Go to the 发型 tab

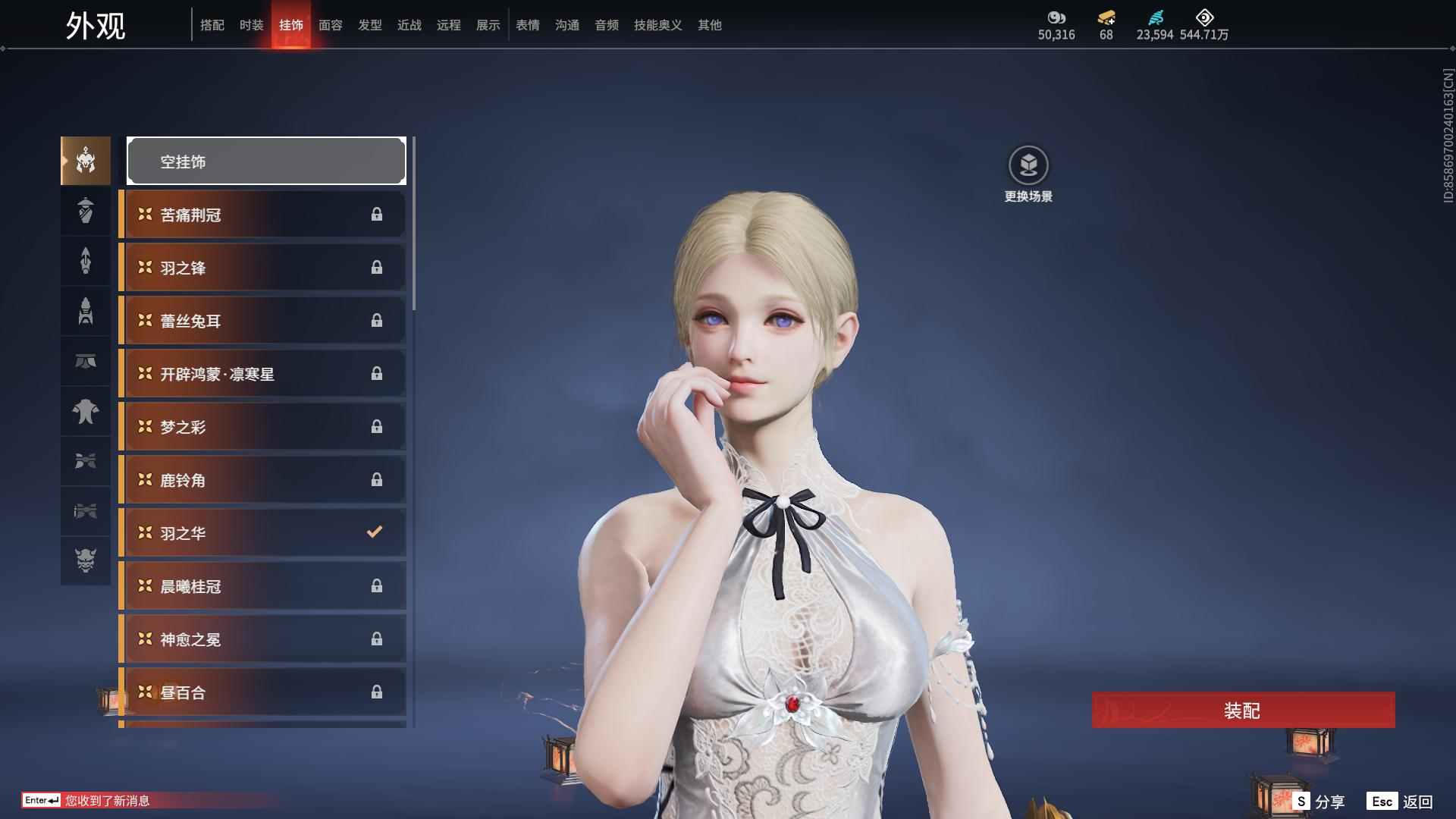369,25
